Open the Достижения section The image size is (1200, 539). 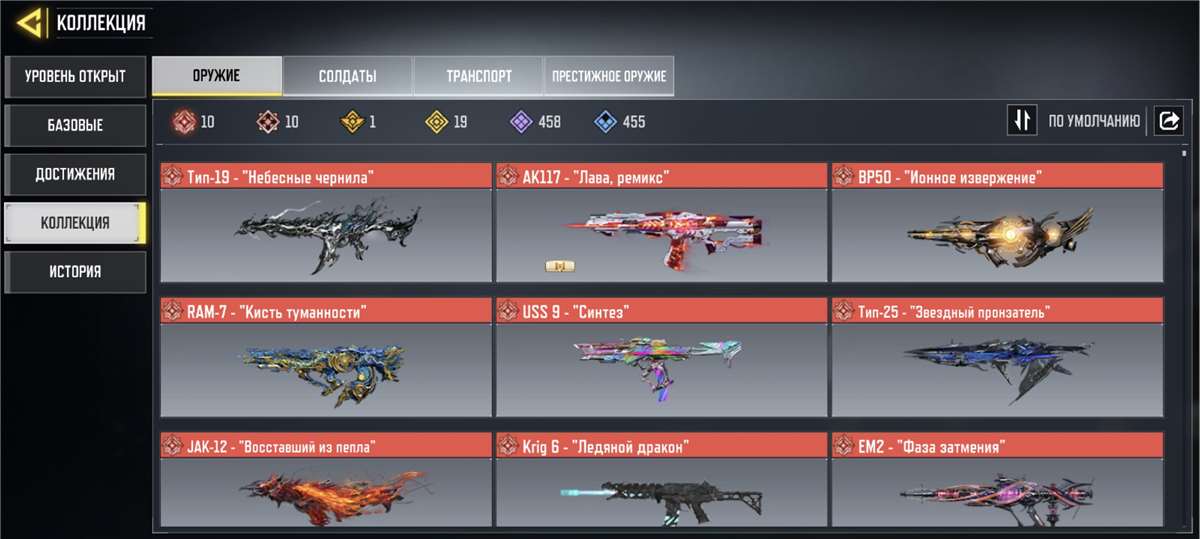click(75, 174)
